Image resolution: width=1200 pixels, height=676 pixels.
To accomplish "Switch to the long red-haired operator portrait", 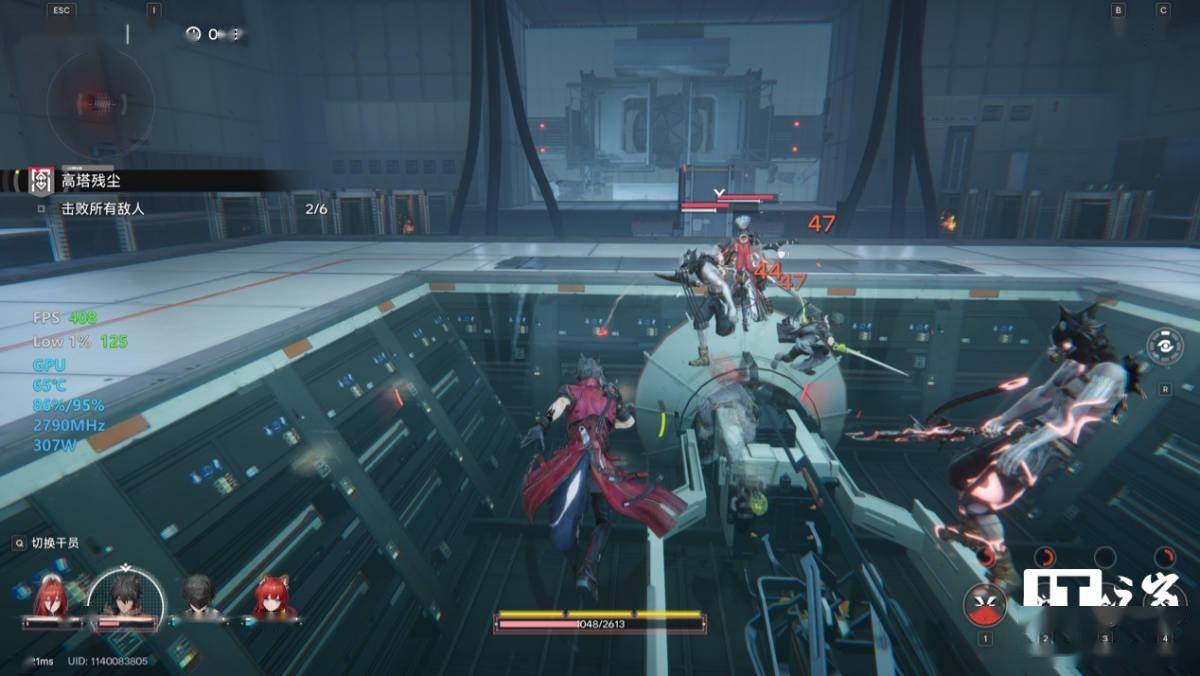I will click(52, 598).
